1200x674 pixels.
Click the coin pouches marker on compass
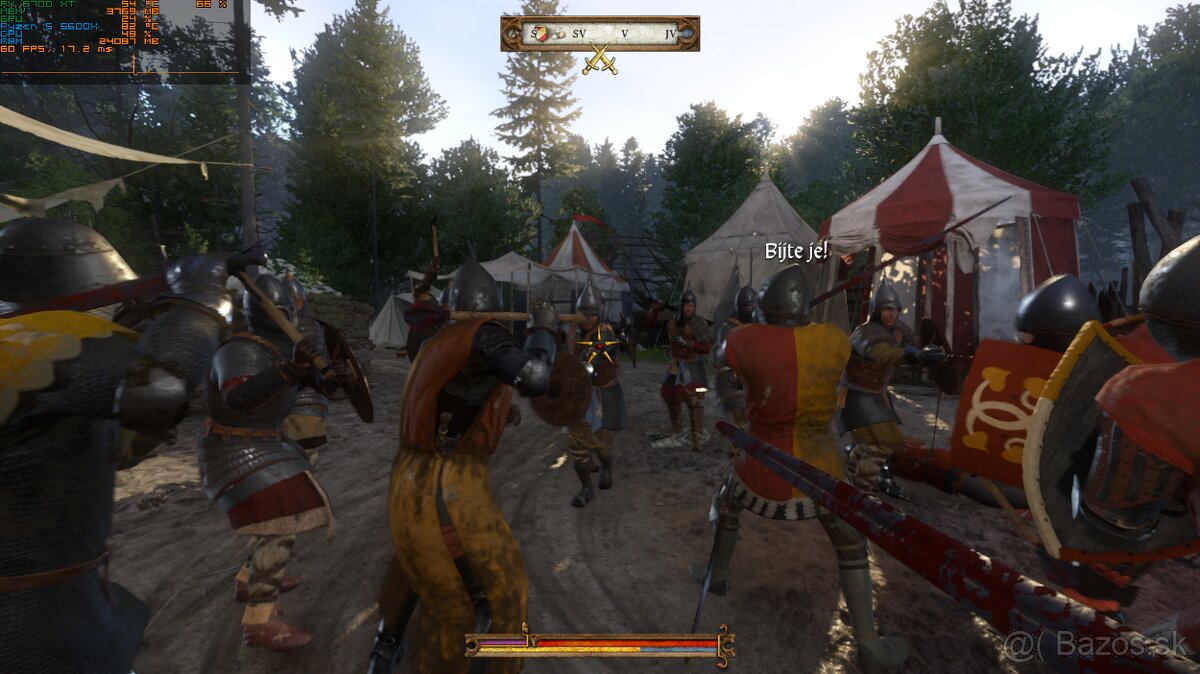click(x=559, y=34)
